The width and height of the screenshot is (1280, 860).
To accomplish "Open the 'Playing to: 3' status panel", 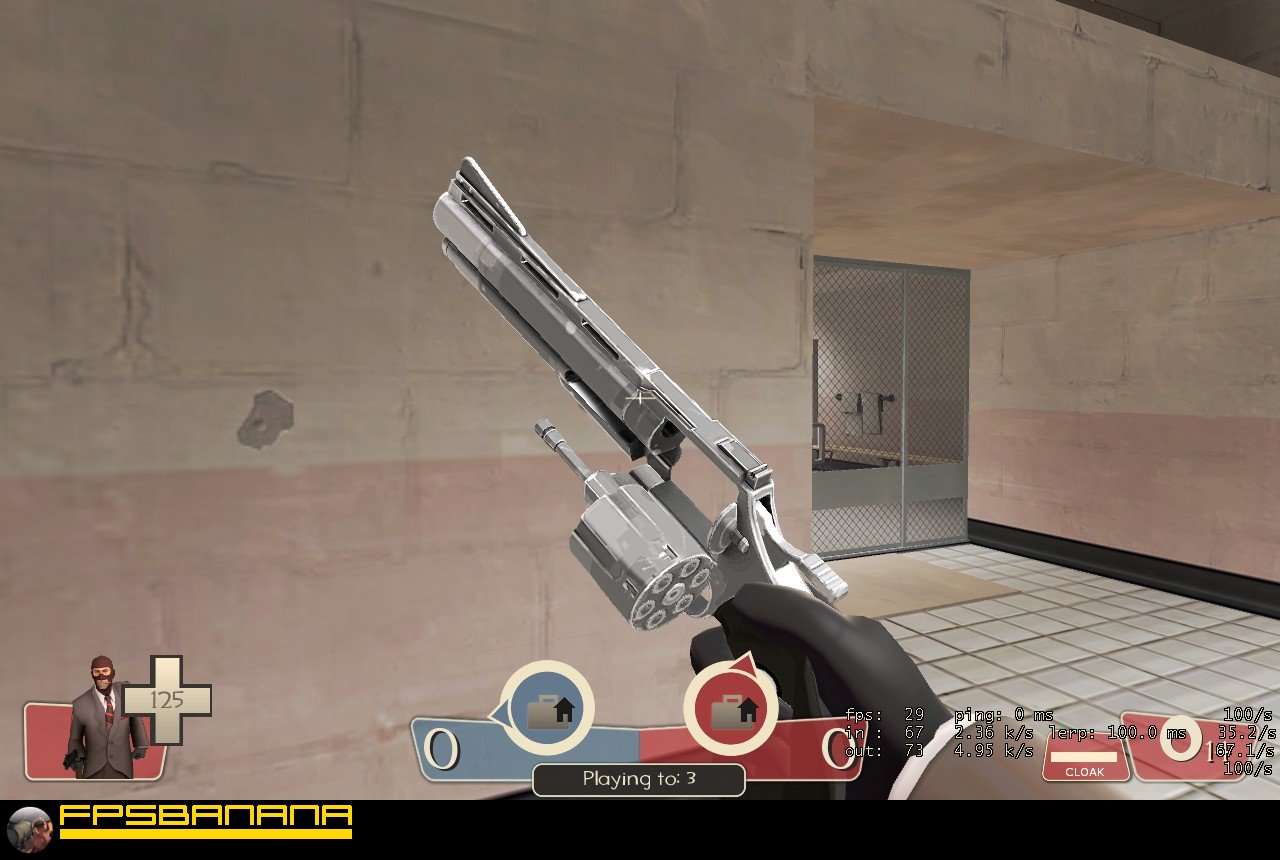I will (x=638, y=780).
